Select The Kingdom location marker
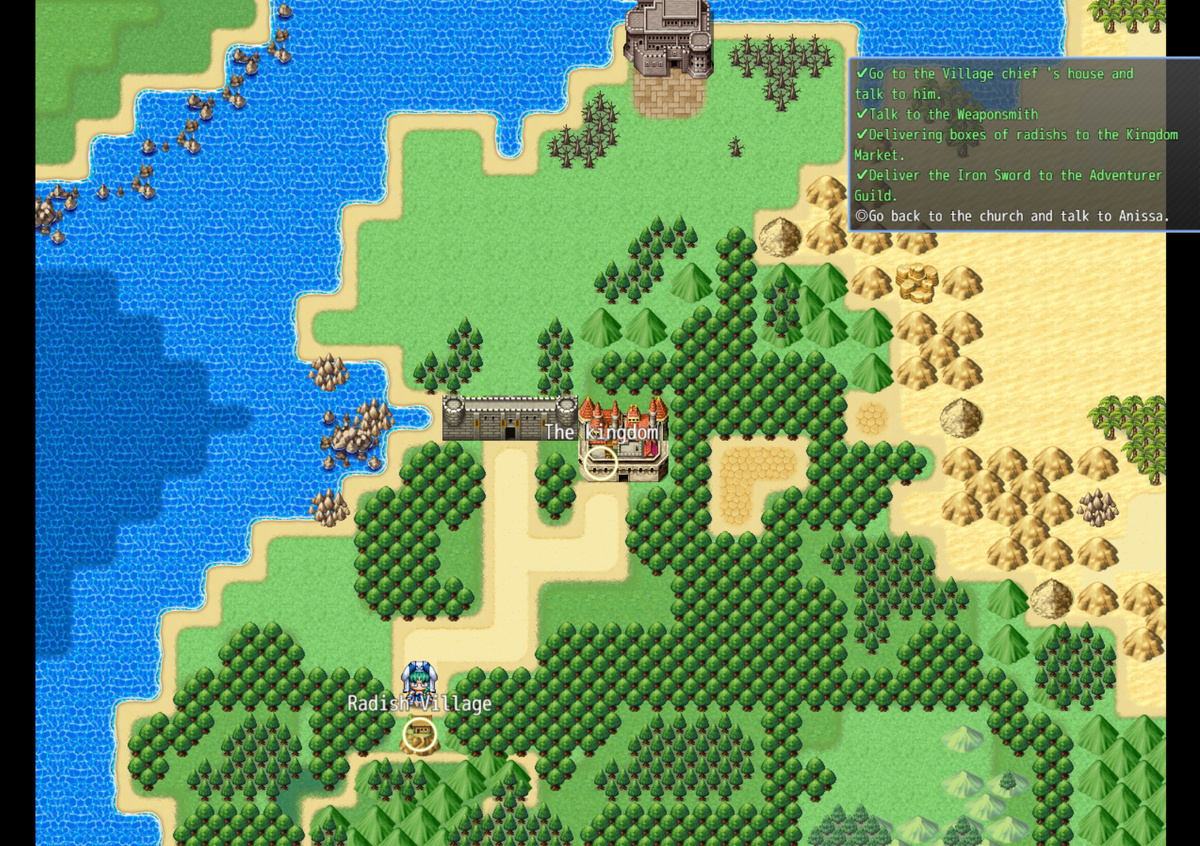Viewport: 1200px width, 846px height. [x=600, y=463]
